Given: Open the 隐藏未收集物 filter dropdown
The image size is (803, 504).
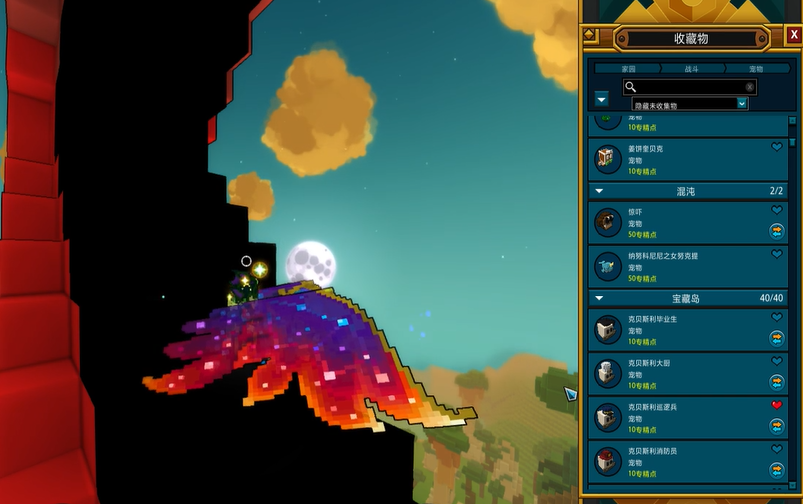Looking at the screenshot, I should 742,103.
